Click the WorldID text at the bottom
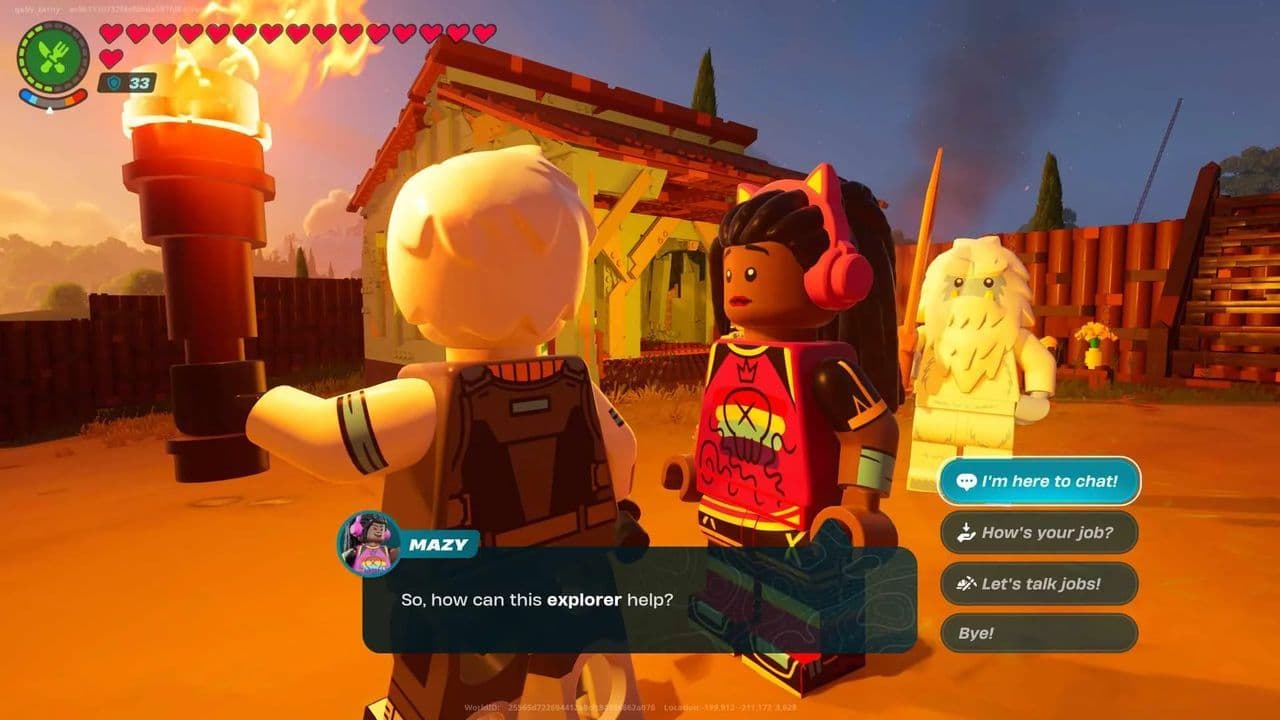1280x720 pixels. [490, 705]
